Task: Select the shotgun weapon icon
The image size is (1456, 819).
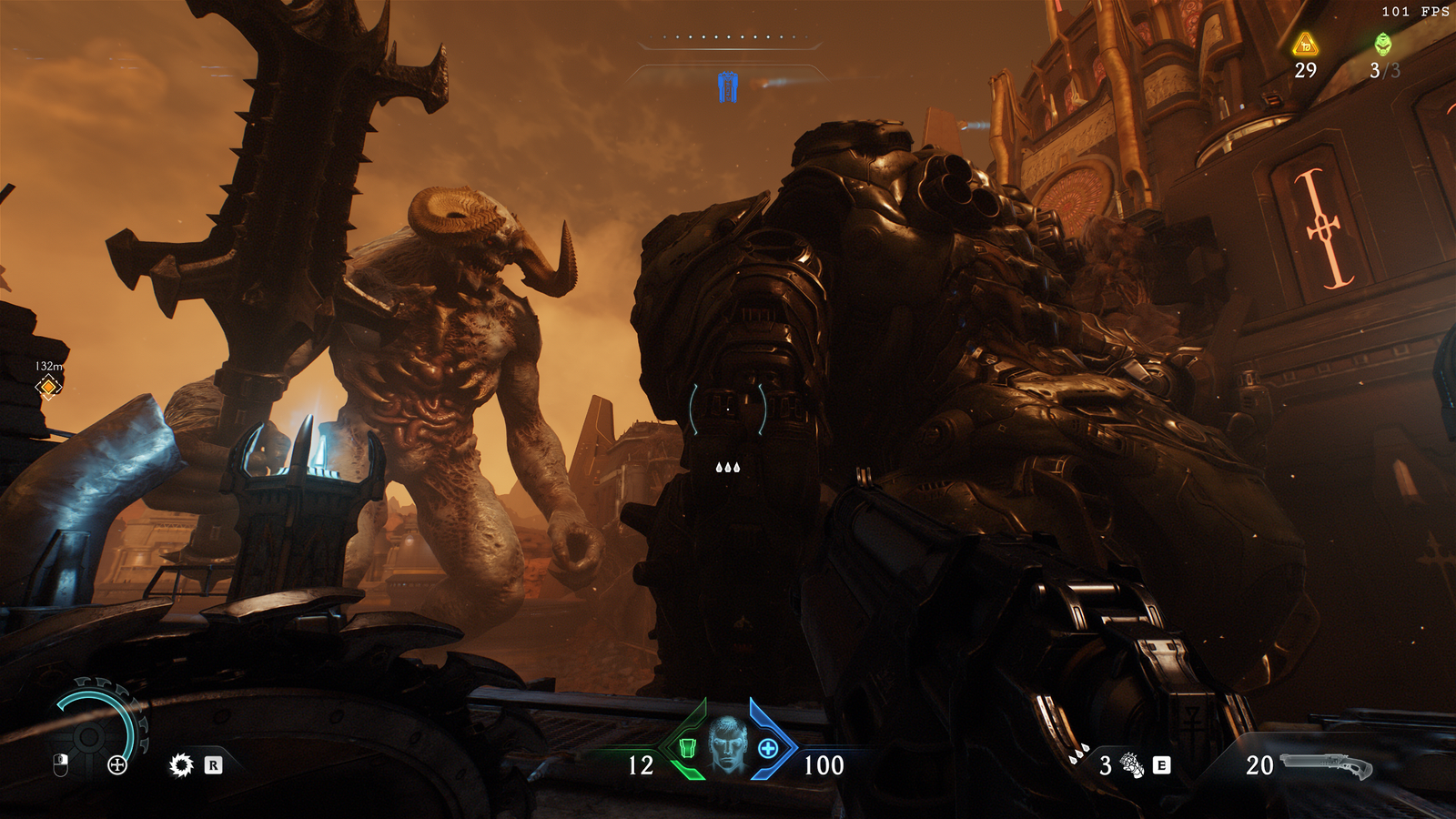Action: [1327, 765]
